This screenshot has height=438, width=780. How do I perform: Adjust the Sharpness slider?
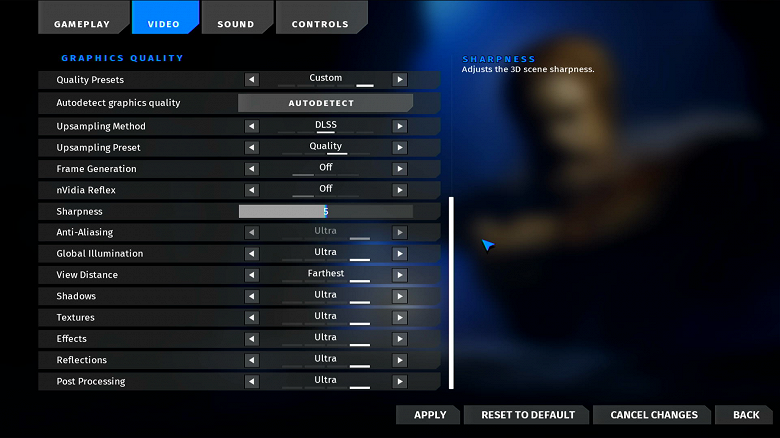coord(325,211)
